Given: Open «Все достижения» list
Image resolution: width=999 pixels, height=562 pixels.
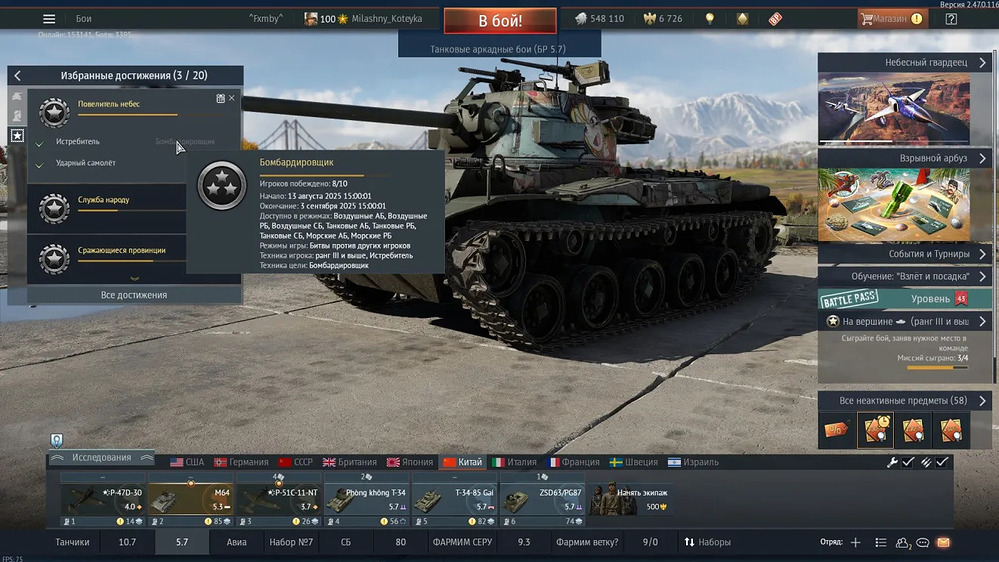Looking at the screenshot, I should [x=134, y=295].
